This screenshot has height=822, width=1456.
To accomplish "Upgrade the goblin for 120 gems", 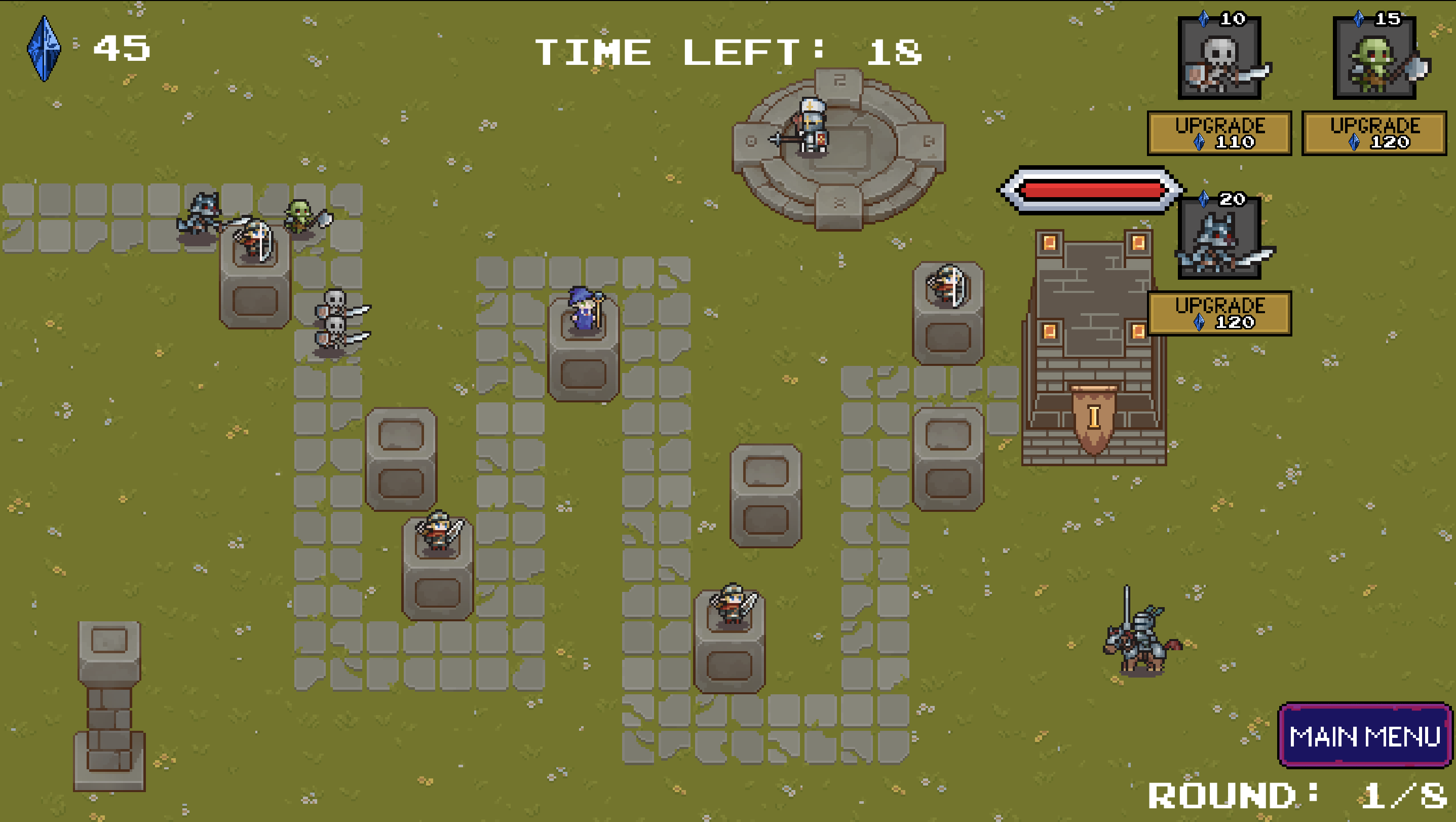I will pos(1374,133).
